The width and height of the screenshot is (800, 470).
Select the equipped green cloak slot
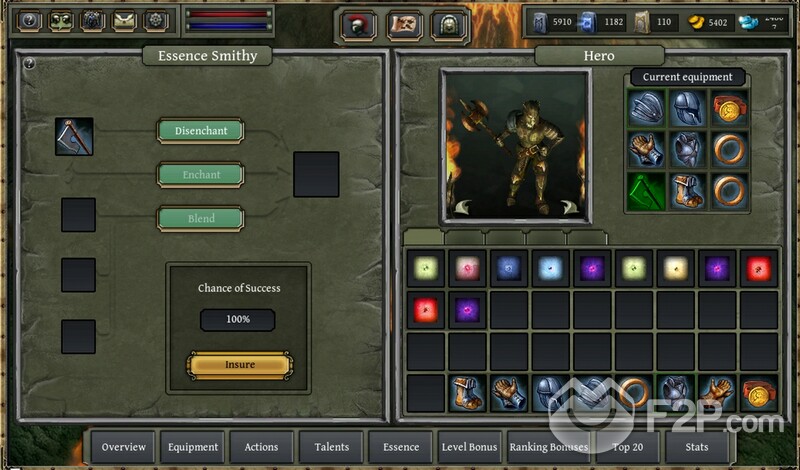click(647, 191)
